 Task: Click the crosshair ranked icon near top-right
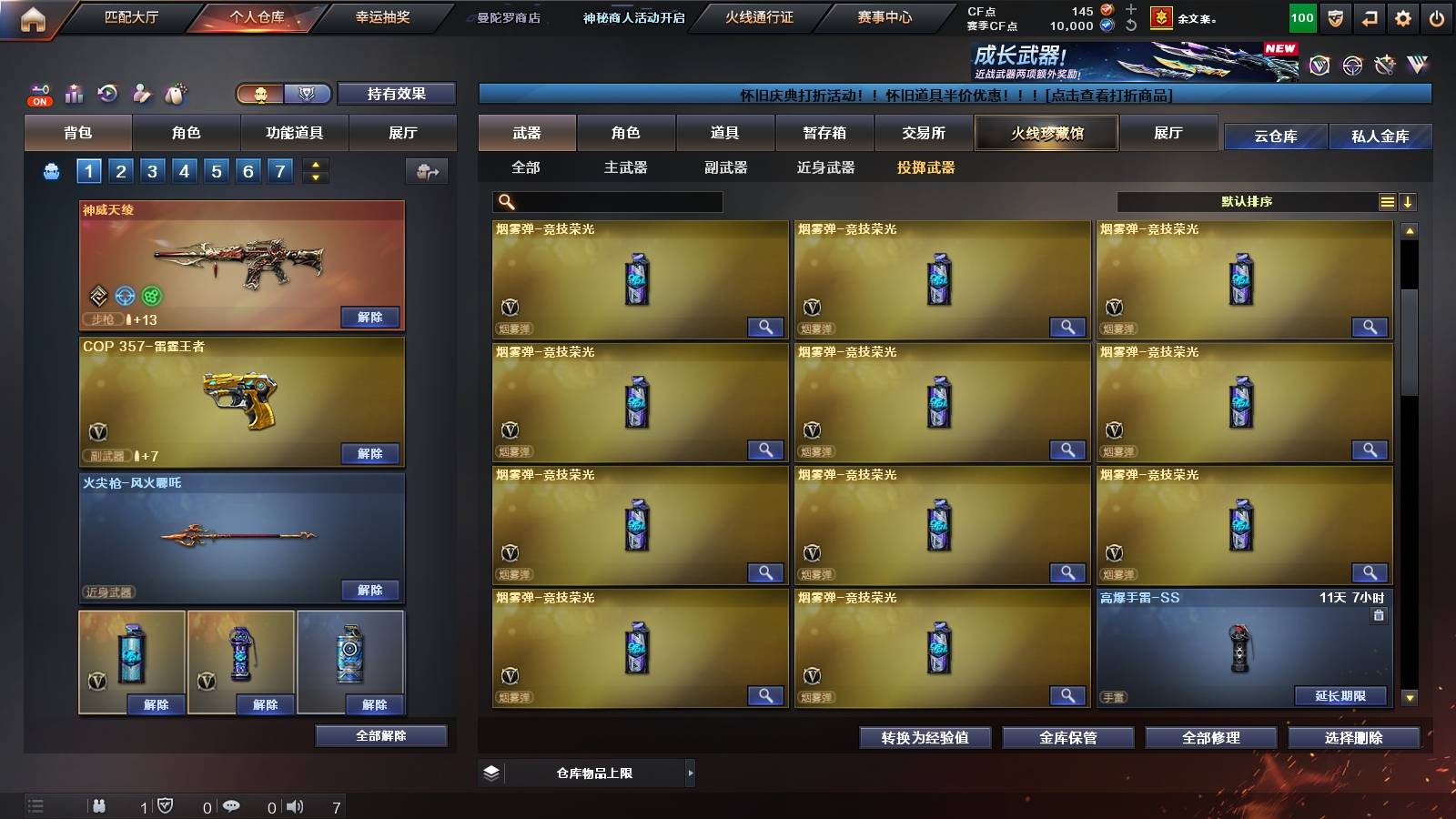point(1350,65)
